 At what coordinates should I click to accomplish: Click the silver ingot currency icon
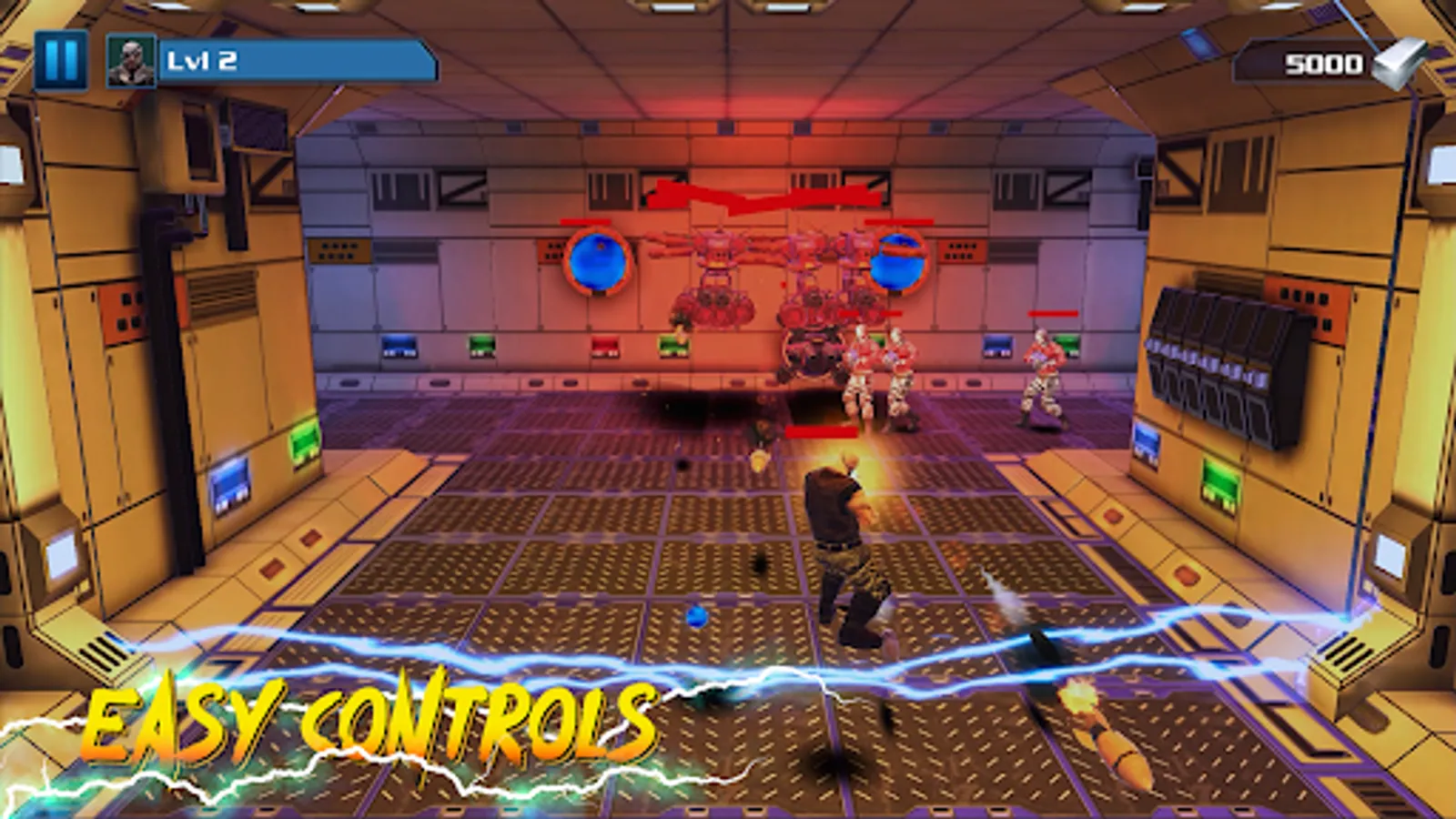point(1399,64)
